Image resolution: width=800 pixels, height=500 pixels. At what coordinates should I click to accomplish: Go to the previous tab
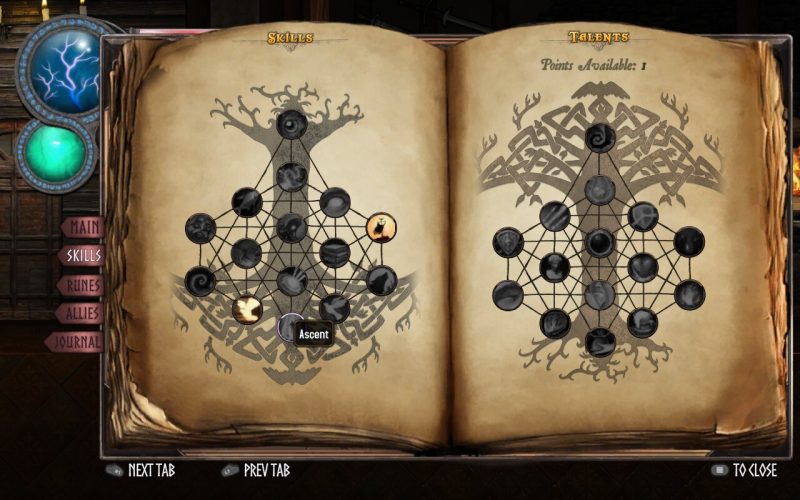click(x=255, y=470)
